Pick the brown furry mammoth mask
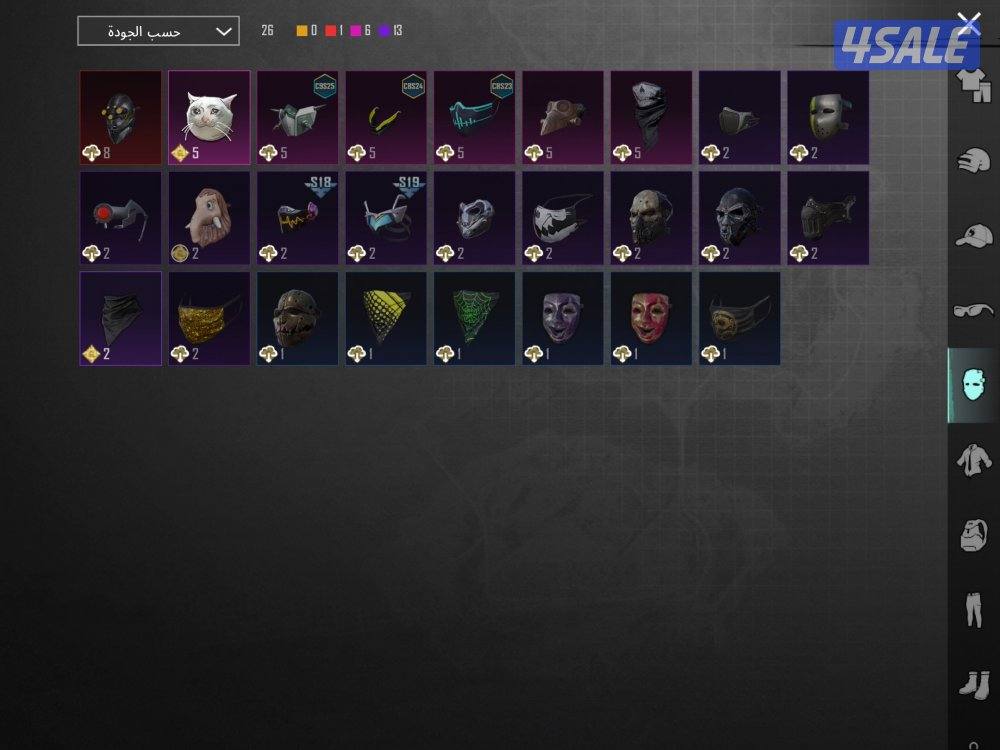The height and width of the screenshot is (750, 1000). (209, 218)
